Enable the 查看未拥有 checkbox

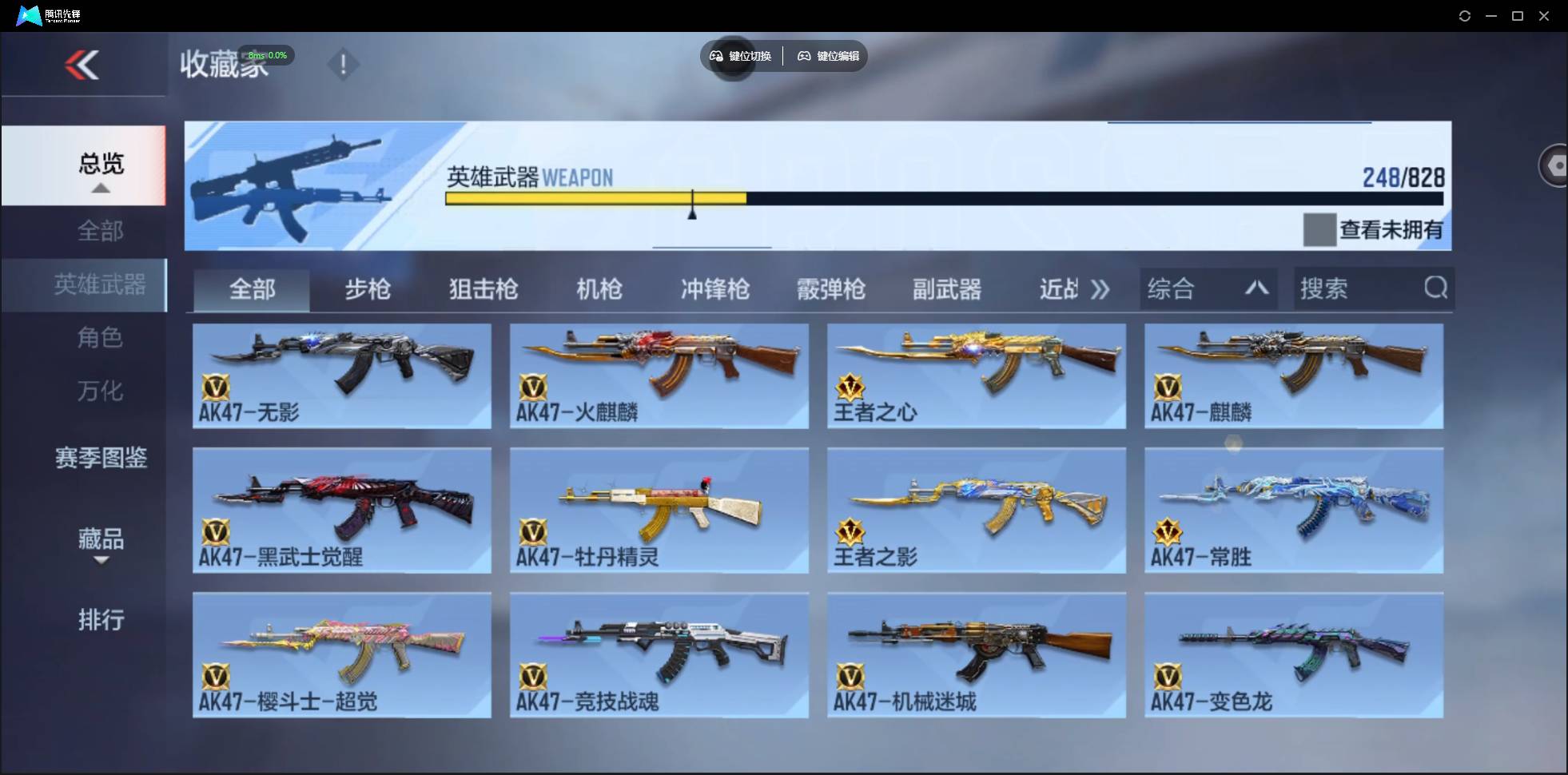click(x=1318, y=229)
